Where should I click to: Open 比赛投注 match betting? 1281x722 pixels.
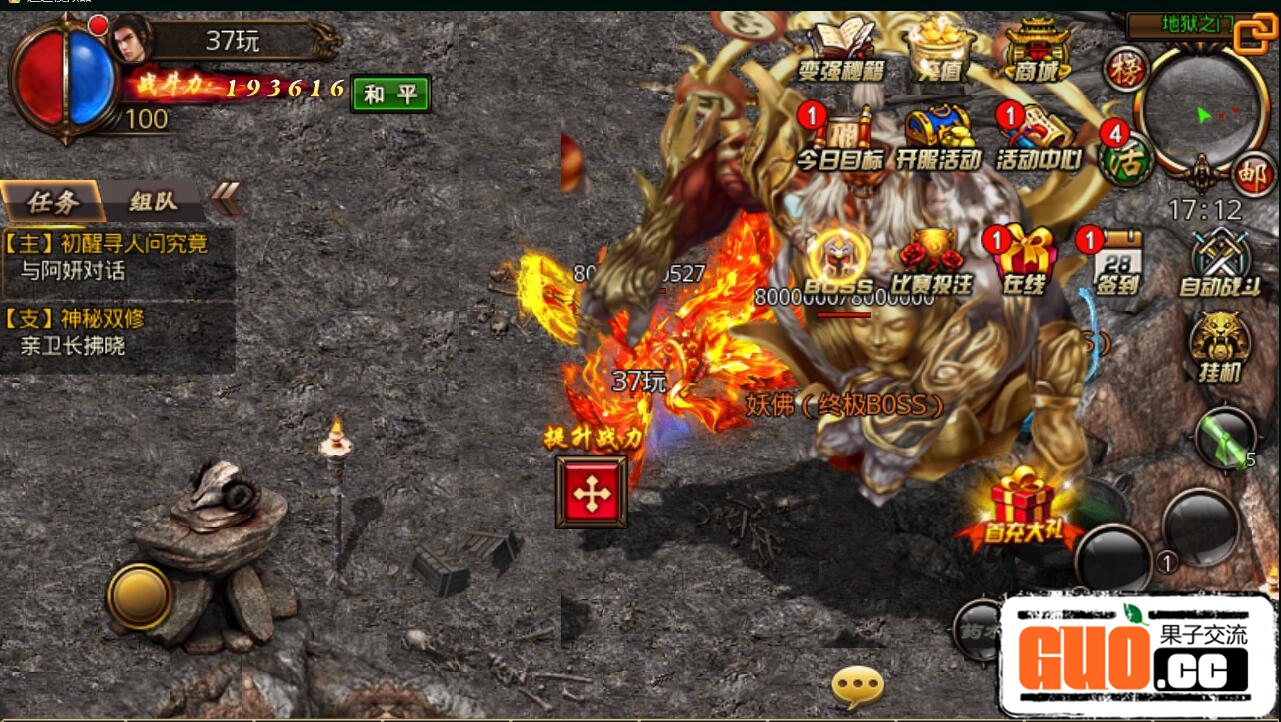pyautogui.click(x=932, y=262)
